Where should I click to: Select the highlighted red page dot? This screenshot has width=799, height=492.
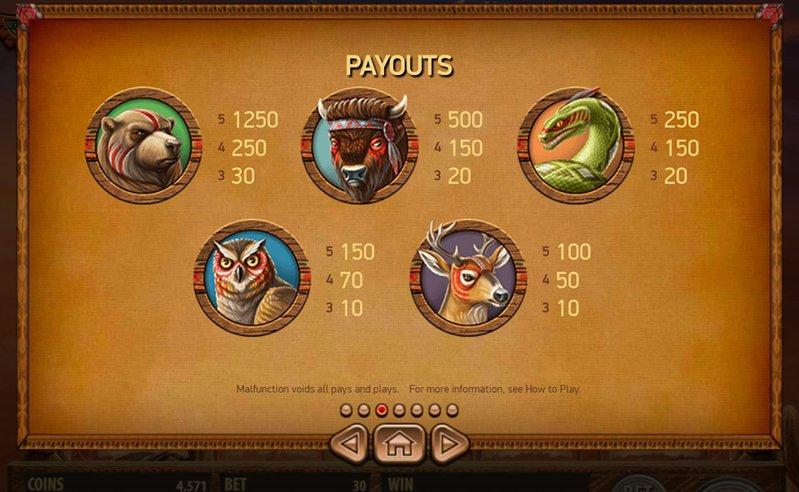click(x=381, y=410)
